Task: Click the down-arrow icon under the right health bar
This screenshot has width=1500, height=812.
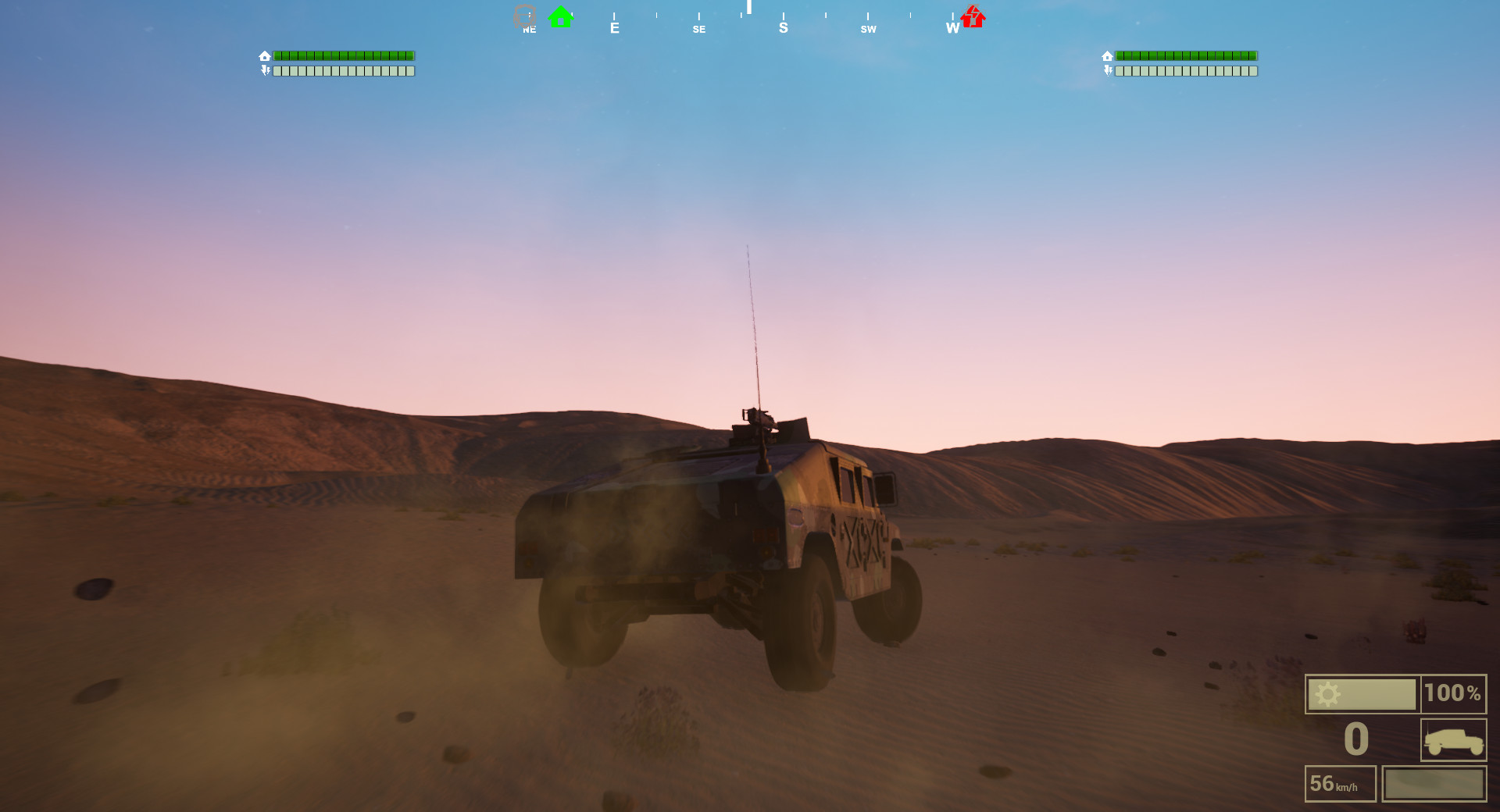Action: [1108, 71]
